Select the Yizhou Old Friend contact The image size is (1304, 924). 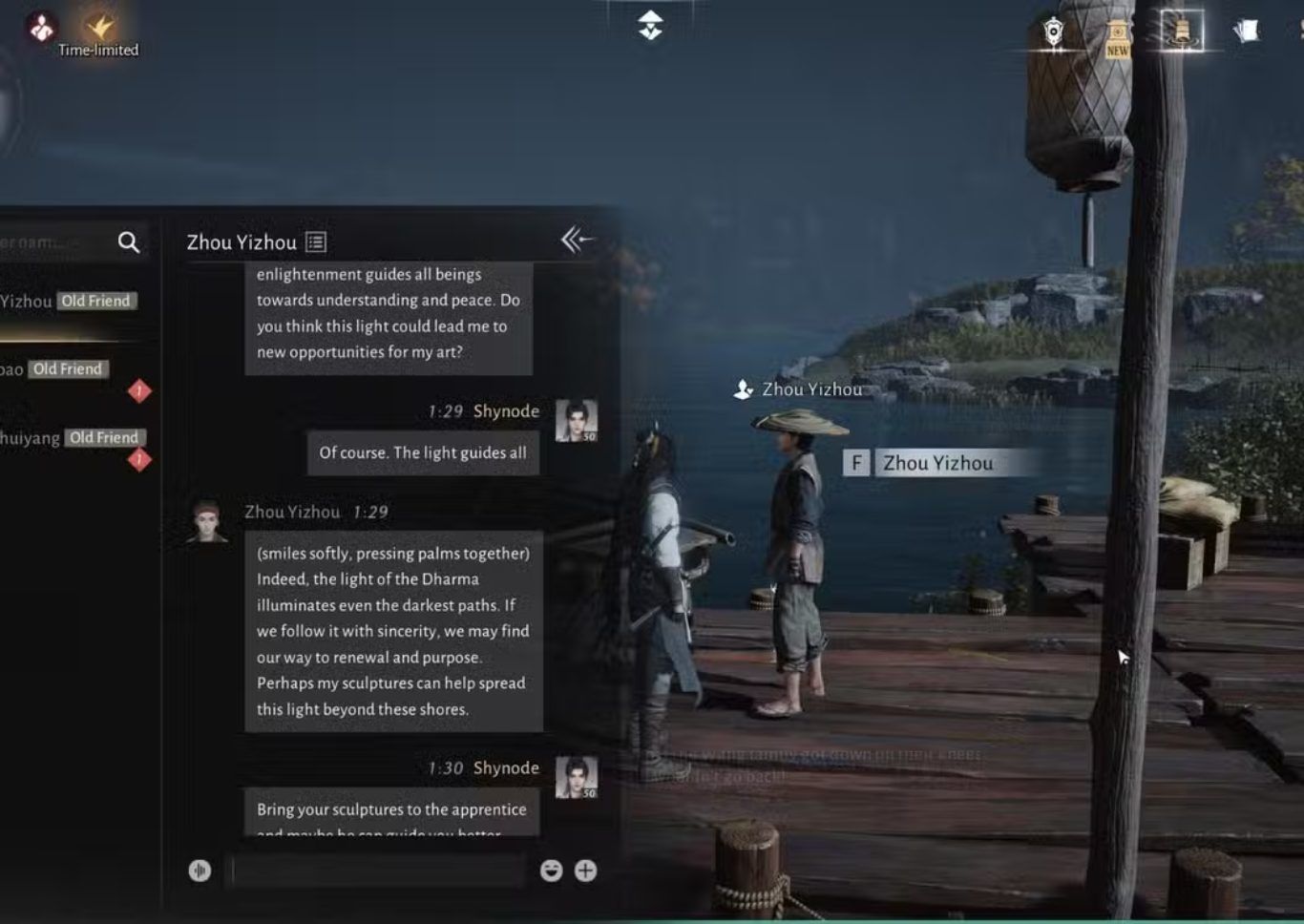[x=69, y=302]
